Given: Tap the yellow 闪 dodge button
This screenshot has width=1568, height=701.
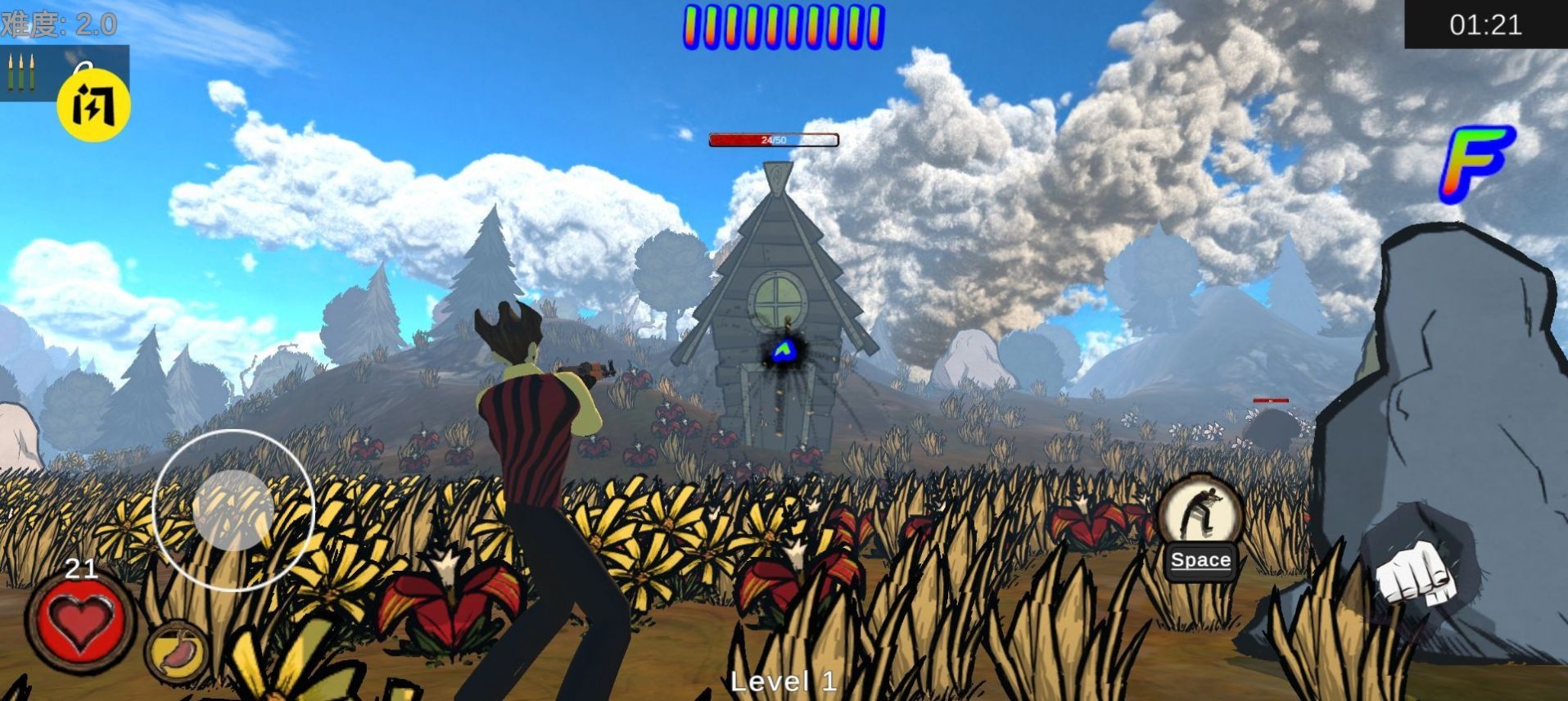Looking at the screenshot, I should coord(93,106).
